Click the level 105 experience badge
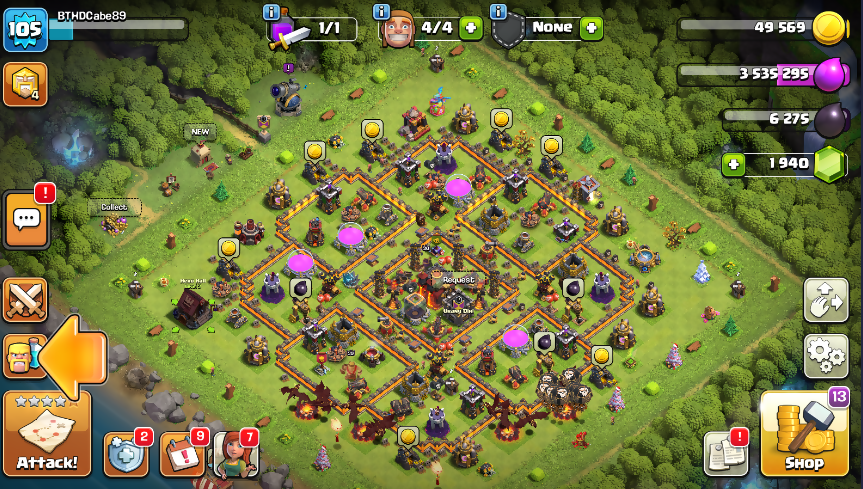Viewport: 863px width, 489px height. pyautogui.click(x=25, y=29)
